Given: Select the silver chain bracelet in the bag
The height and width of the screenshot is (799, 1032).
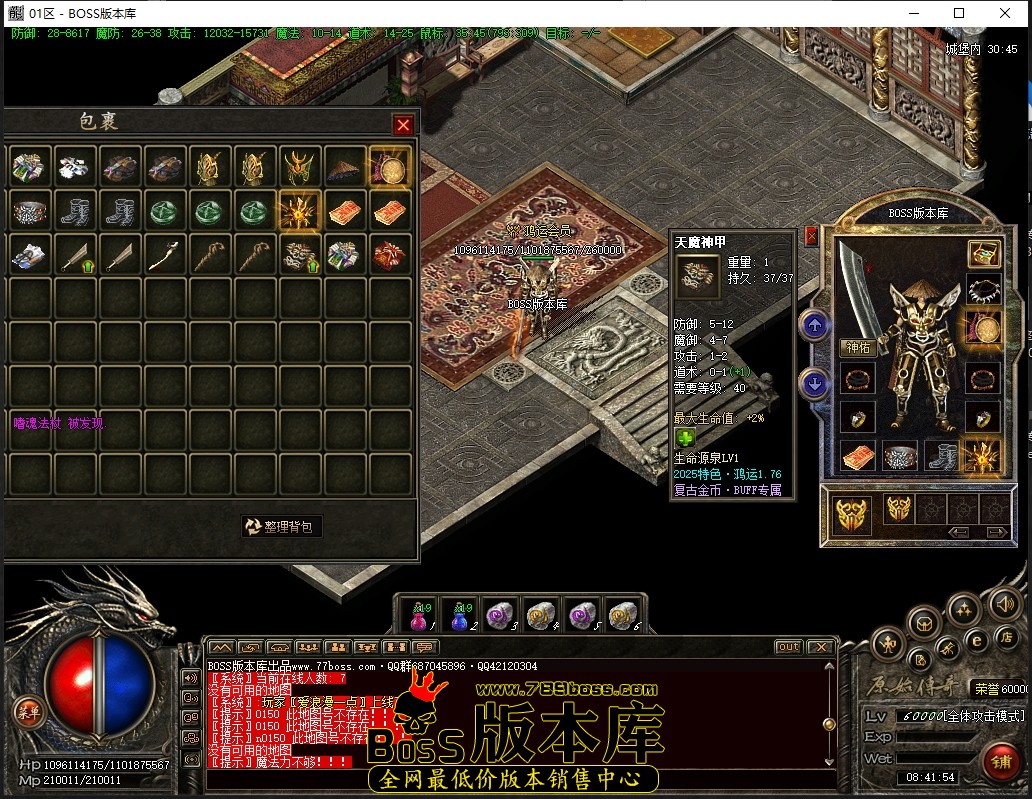Looking at the screenshot, I should [31, 211].
